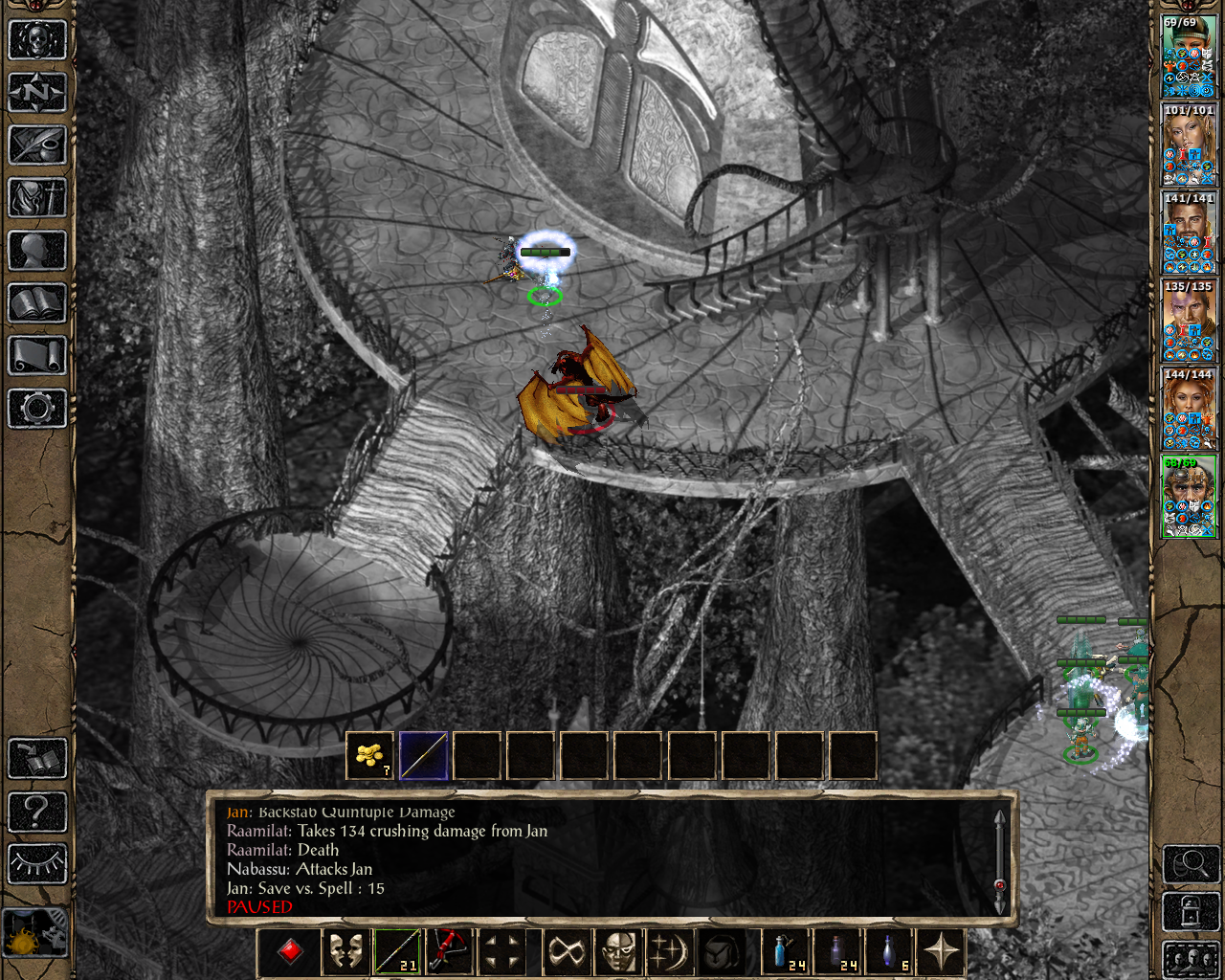The height and width of the screenshot is (980, 1225).
Task: Open the character record bust button
Action: (37, 251)
